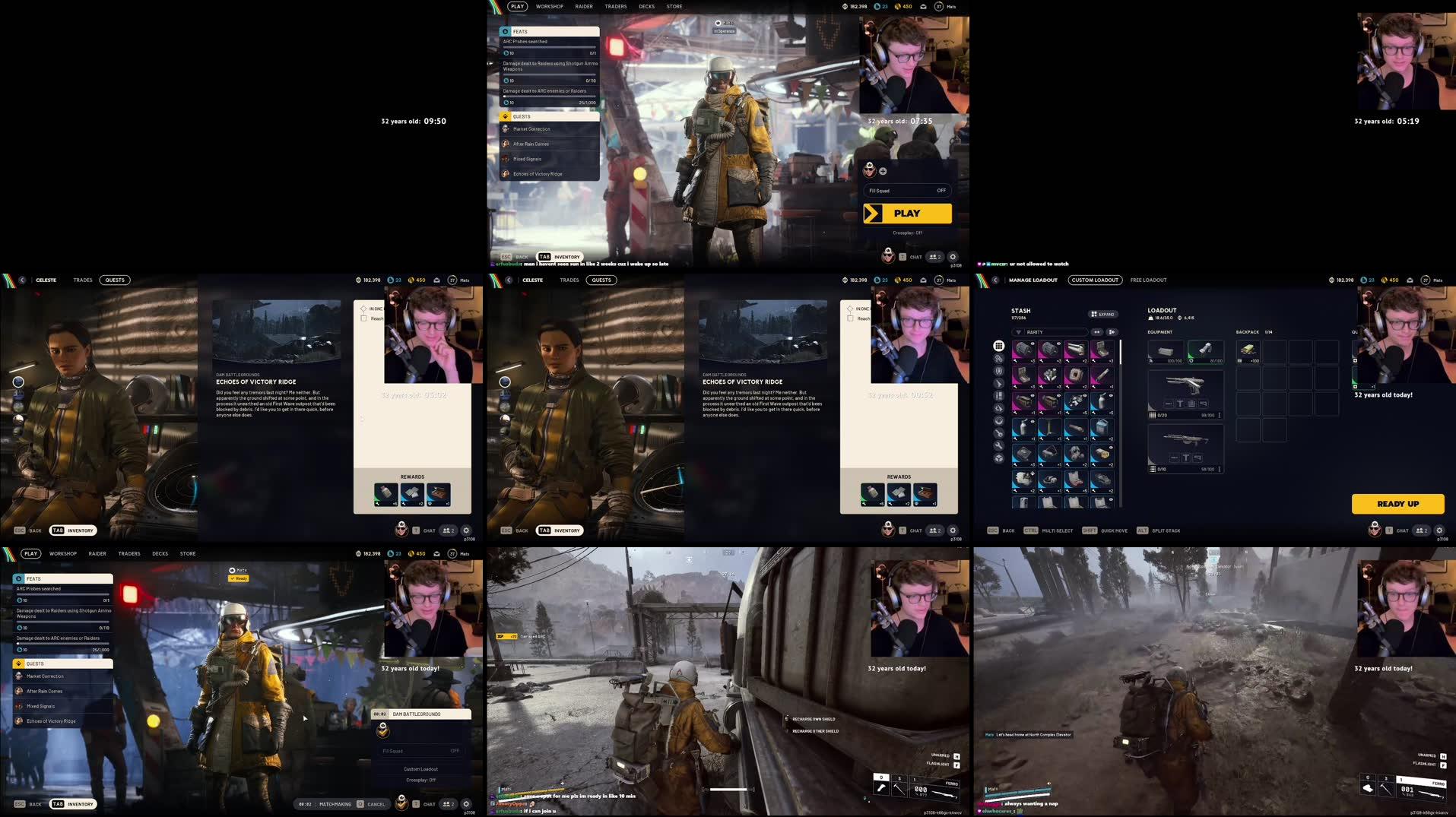
Task: Toggle the Ready checkbox next to Mats
Action: tap(238, 578)
